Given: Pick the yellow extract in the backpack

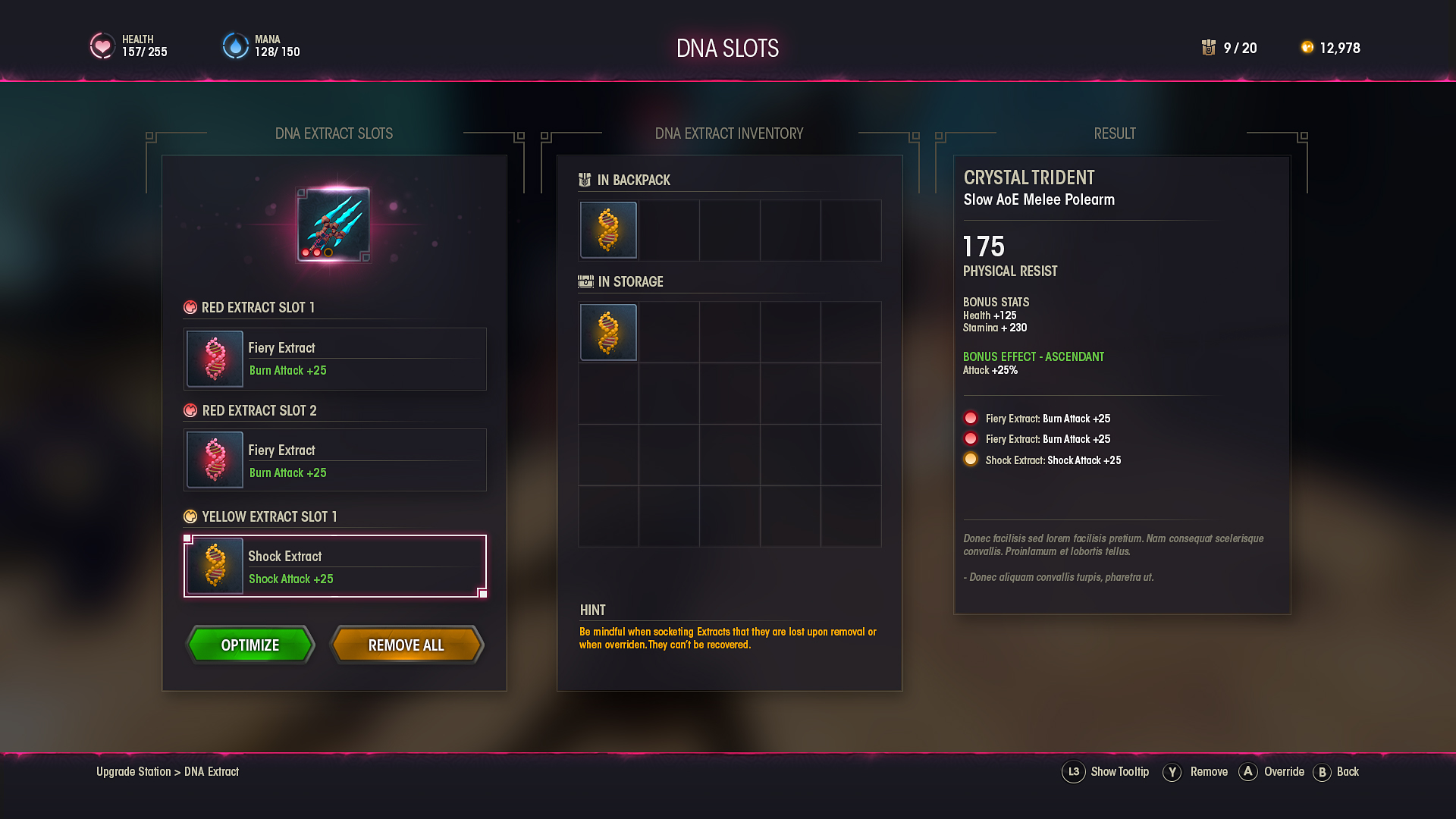Looking at the screenshot, I should point(608,231).
